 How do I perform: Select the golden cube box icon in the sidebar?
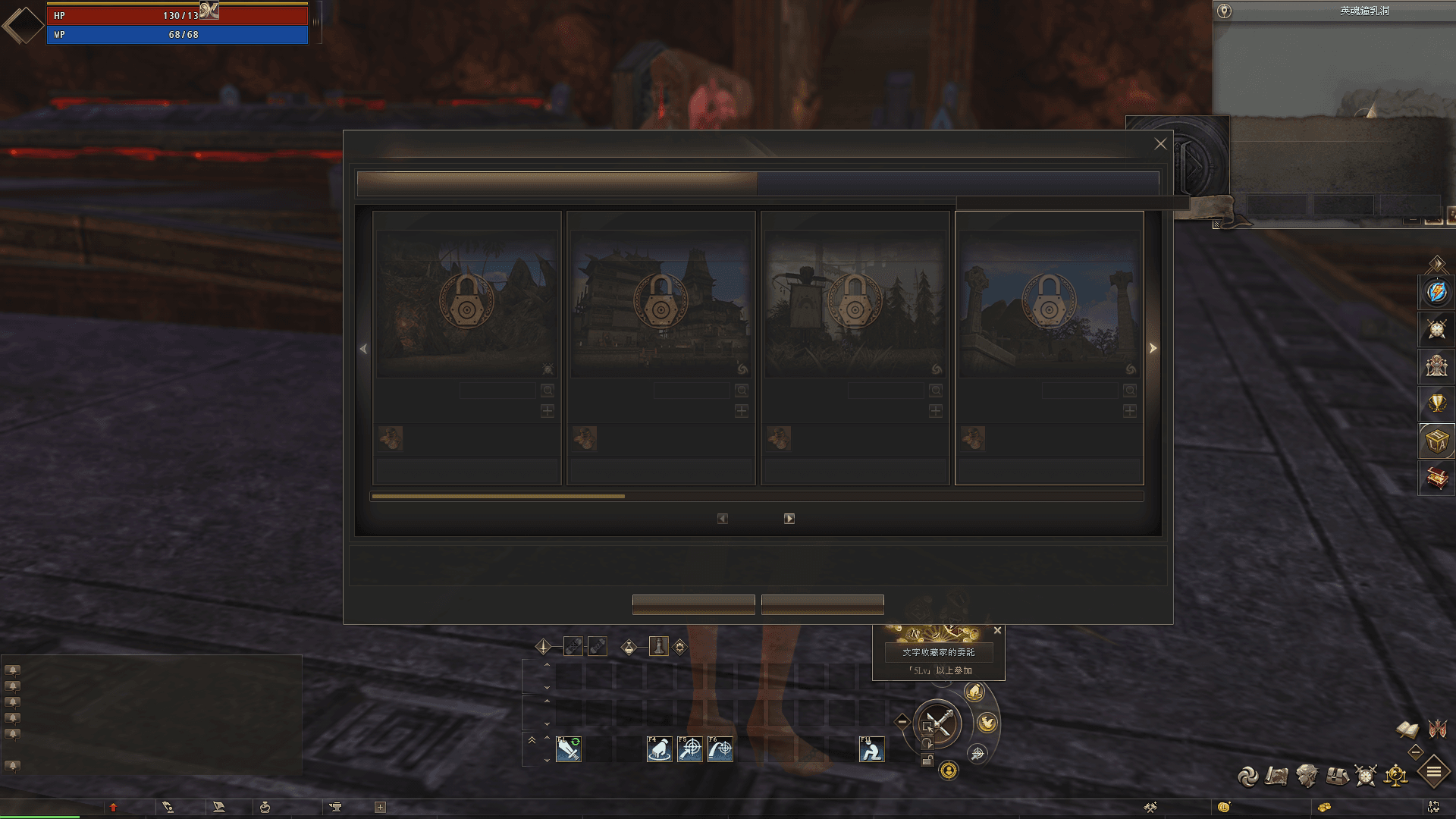[x=1437, y=438]
